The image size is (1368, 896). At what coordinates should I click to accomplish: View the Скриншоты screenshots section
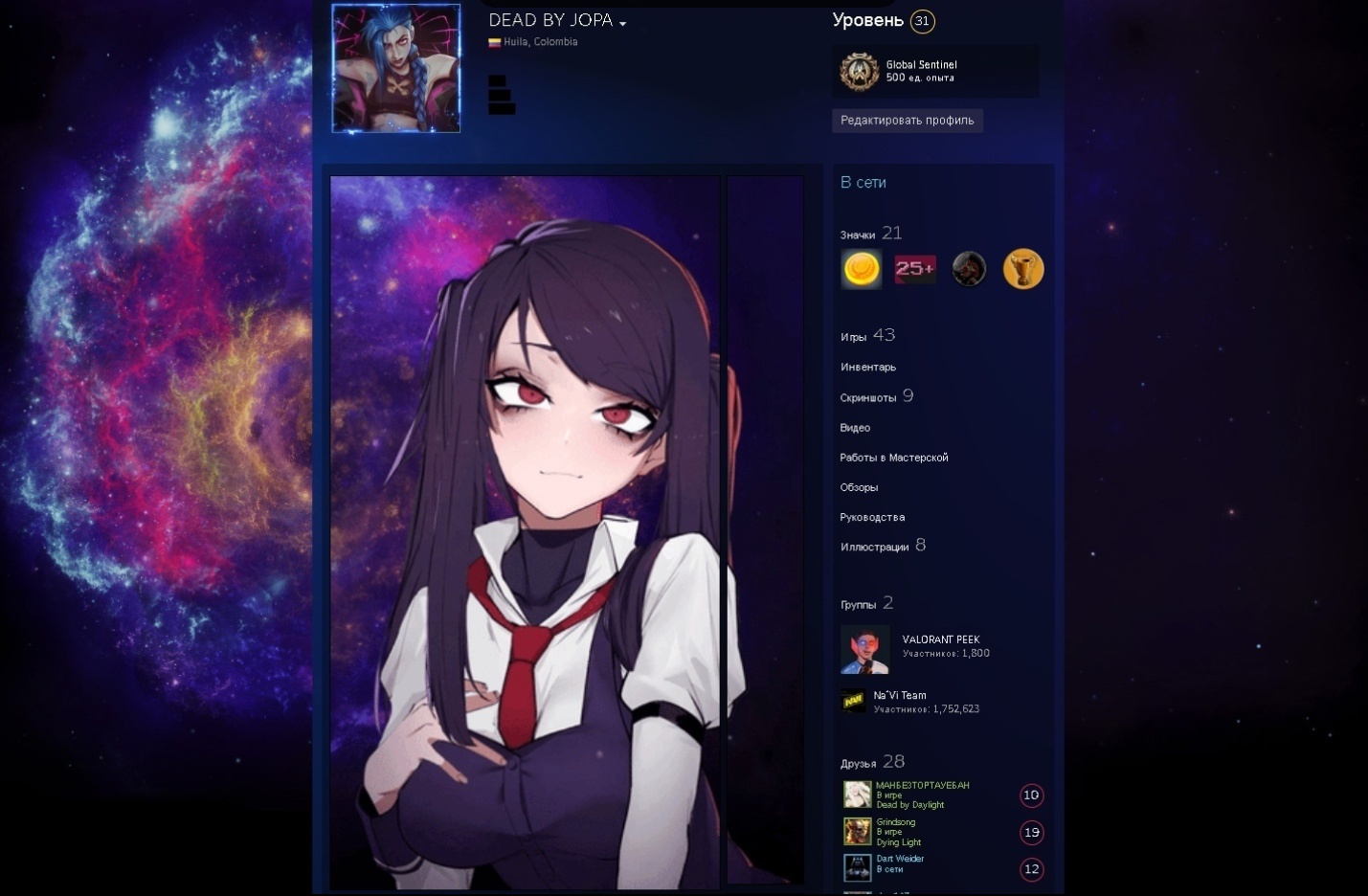(x=868, y=397)
